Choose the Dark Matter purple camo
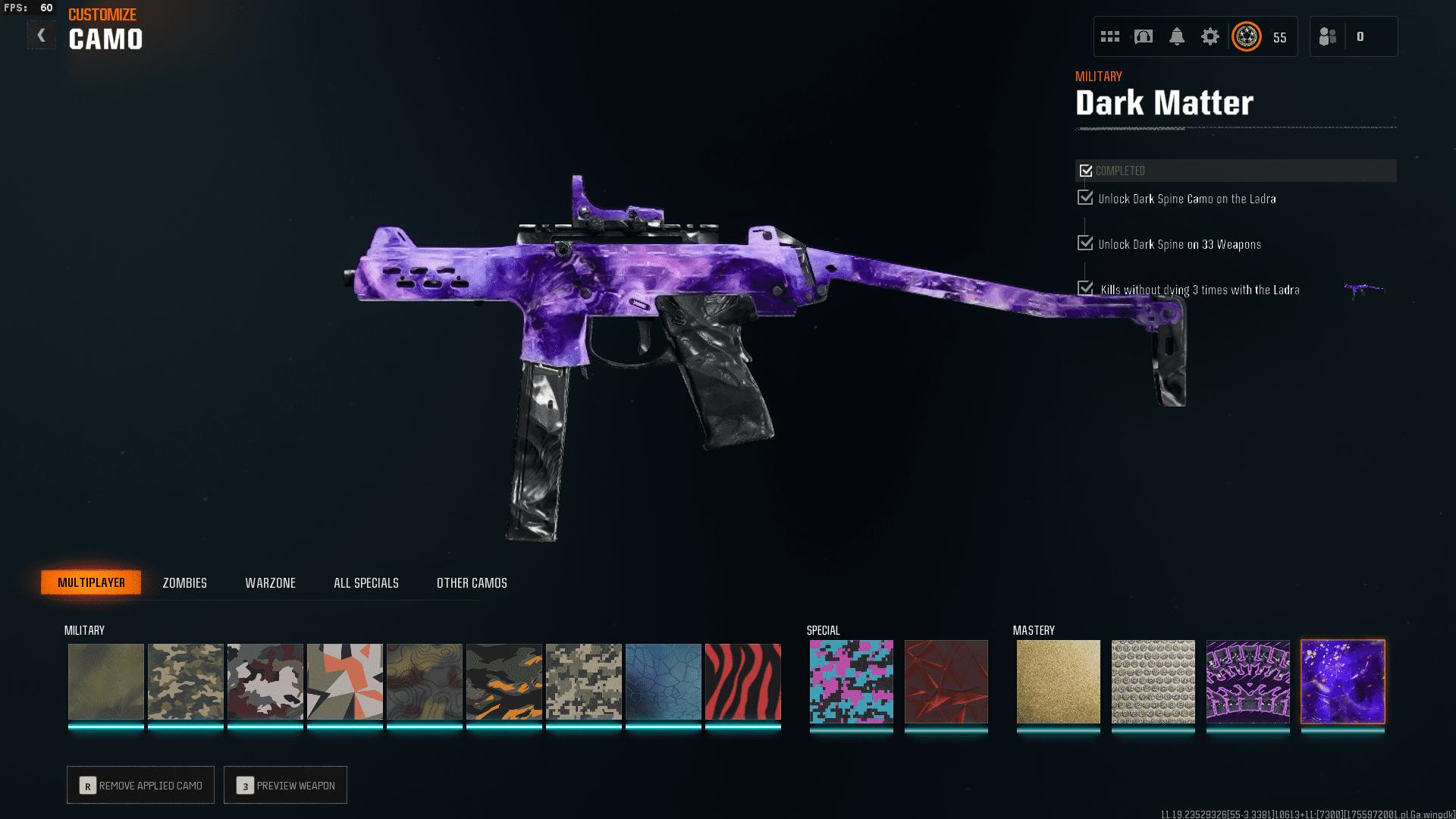Viewport: 1456px width, 819px height. 1342,681
